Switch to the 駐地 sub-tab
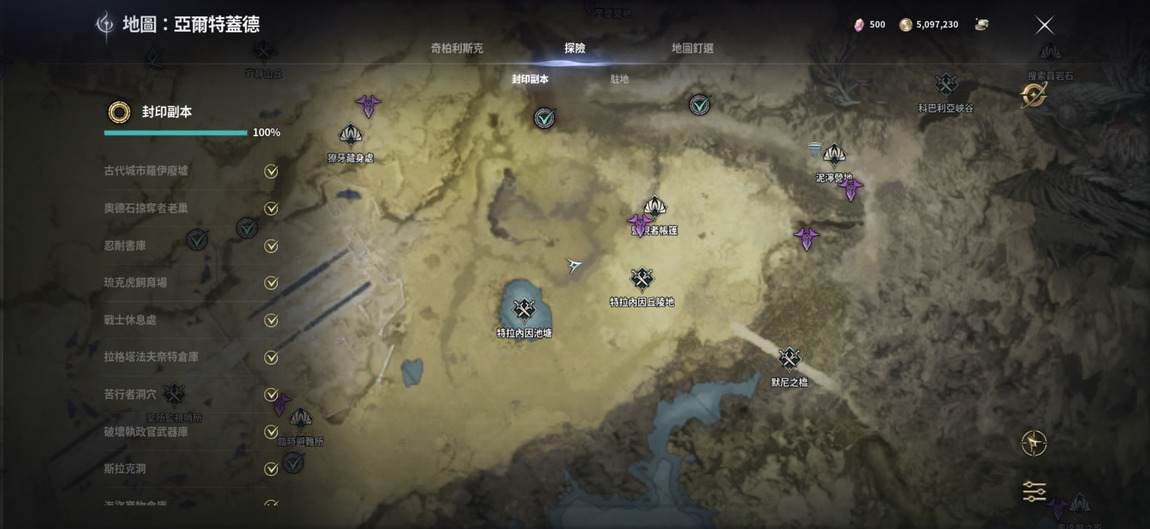 point(620,79)
